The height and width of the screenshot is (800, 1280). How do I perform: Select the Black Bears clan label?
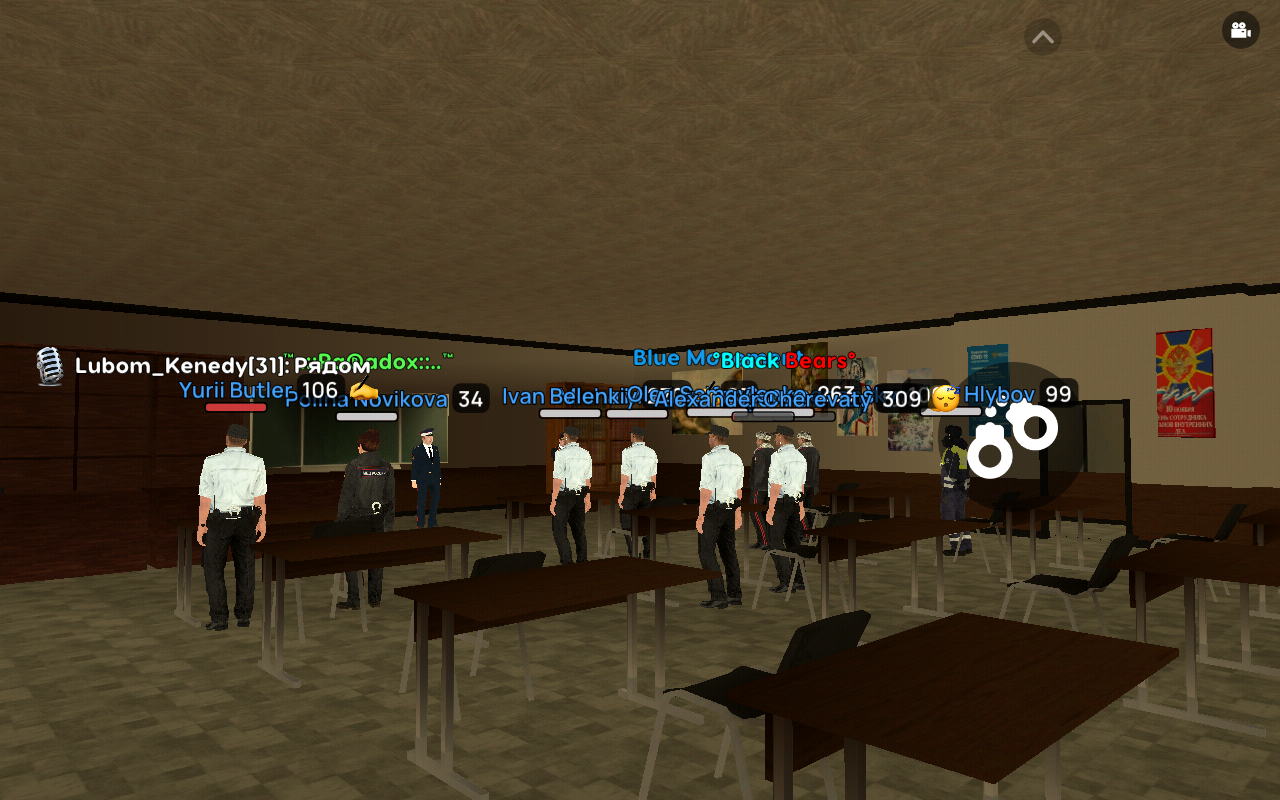[x=789, y=361]
